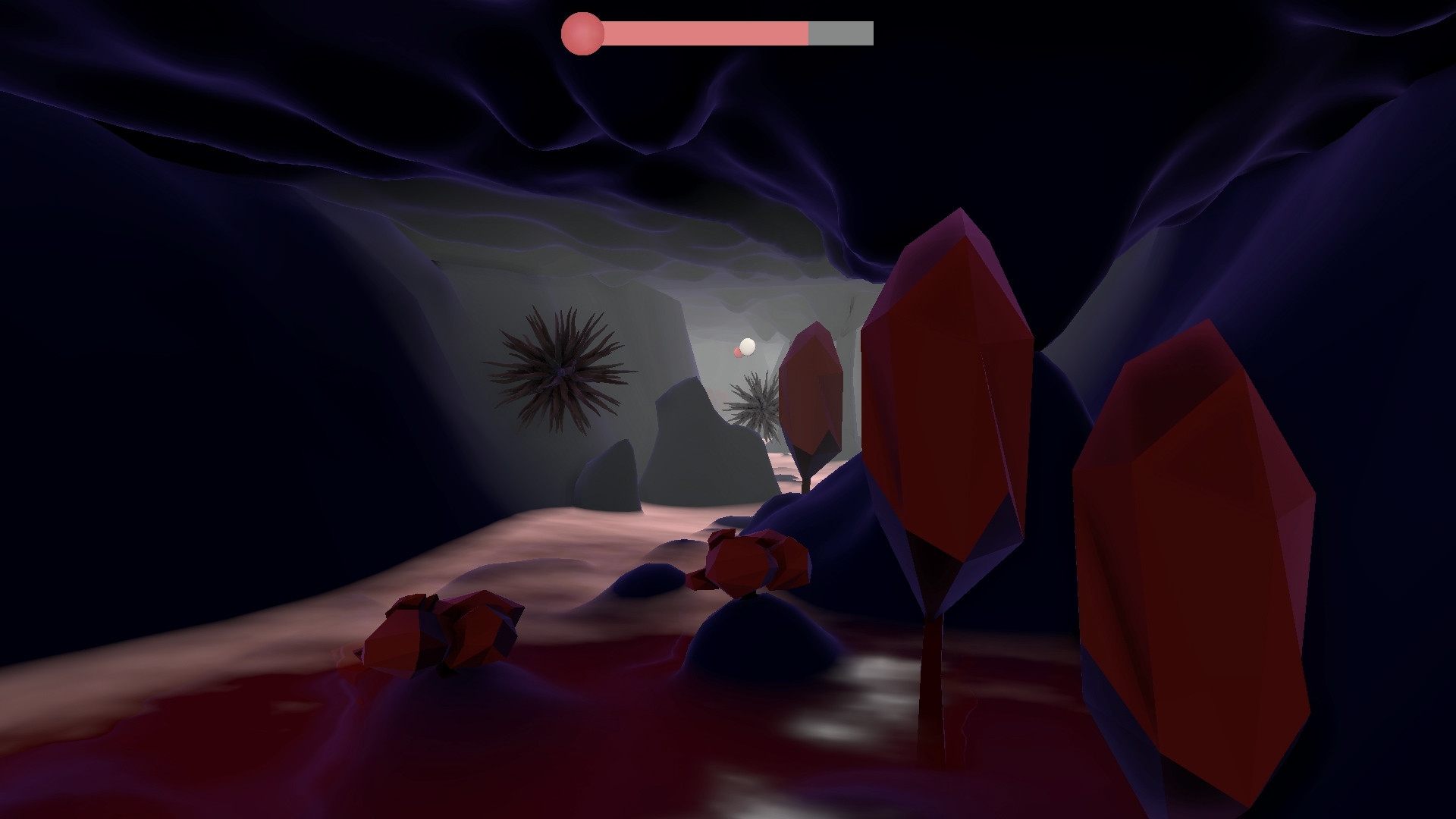Image resolution: width=1456 pixels, height=819 pixels.
Task: Click the pink orb on the progress bar
Action: click(x=582, y=32)
